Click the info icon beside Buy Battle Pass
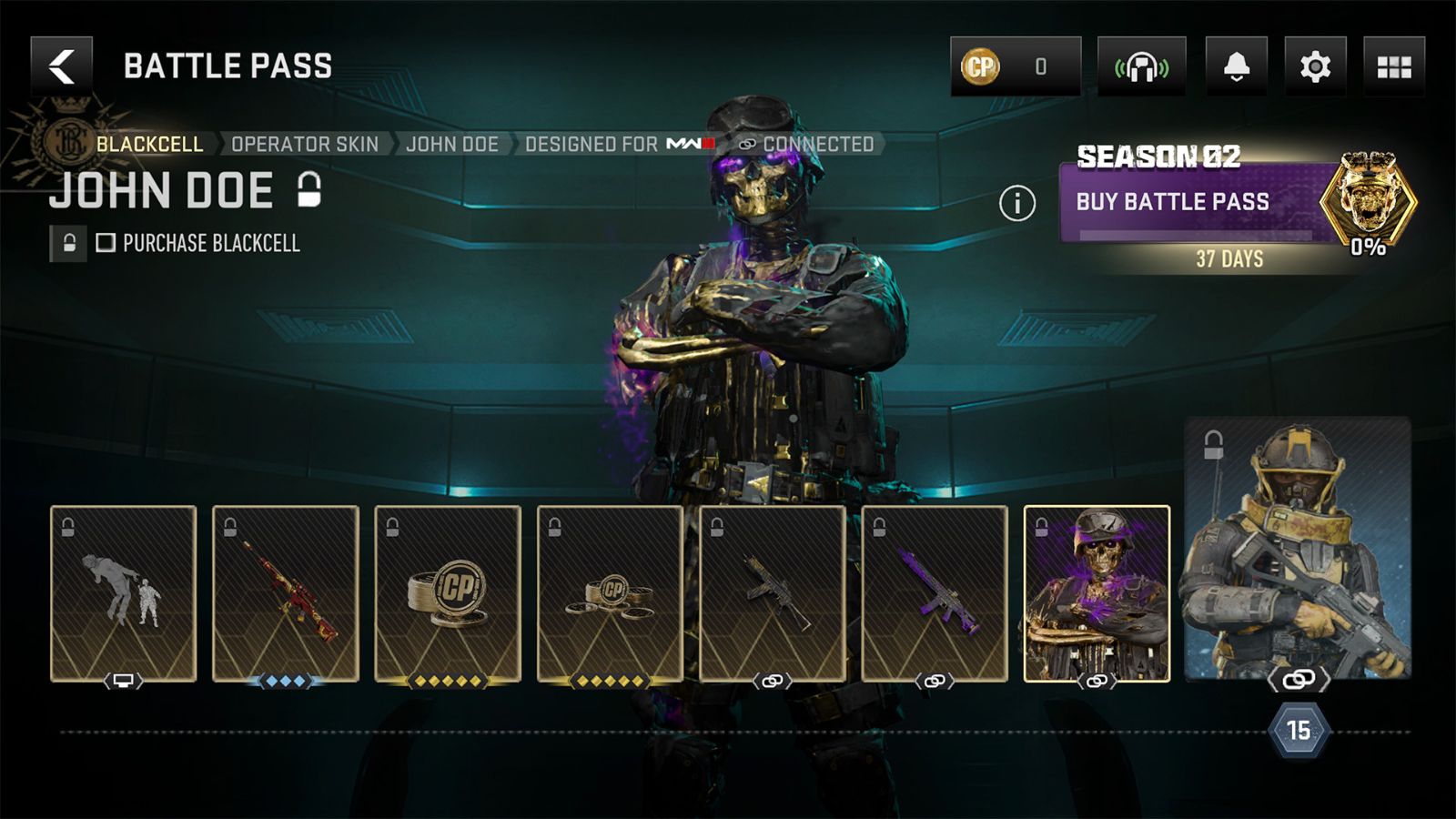The image size is (1456, 819). [1016, 203]
